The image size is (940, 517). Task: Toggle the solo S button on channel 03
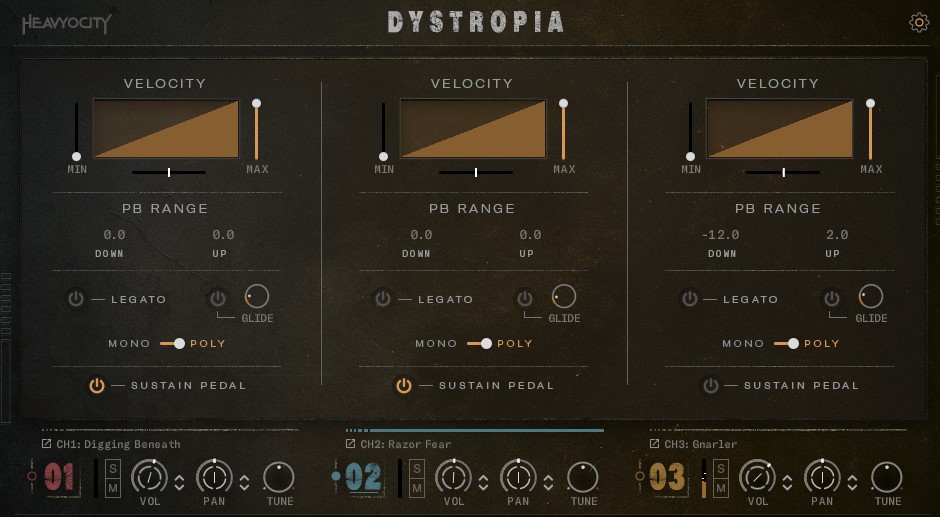pyautogui.click(x=721, y=468)
